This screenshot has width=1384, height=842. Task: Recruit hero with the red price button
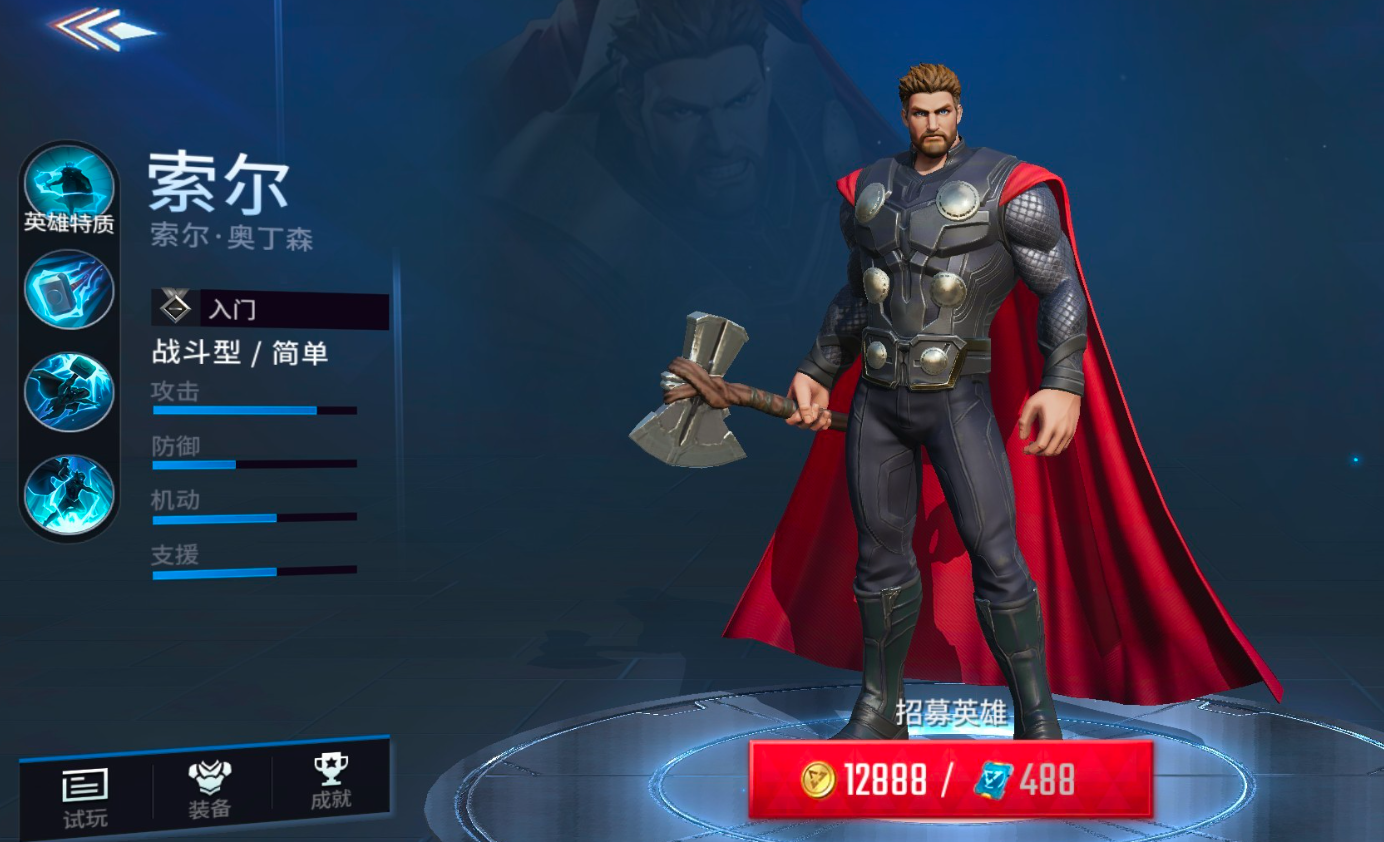click(x=950, y=779)
